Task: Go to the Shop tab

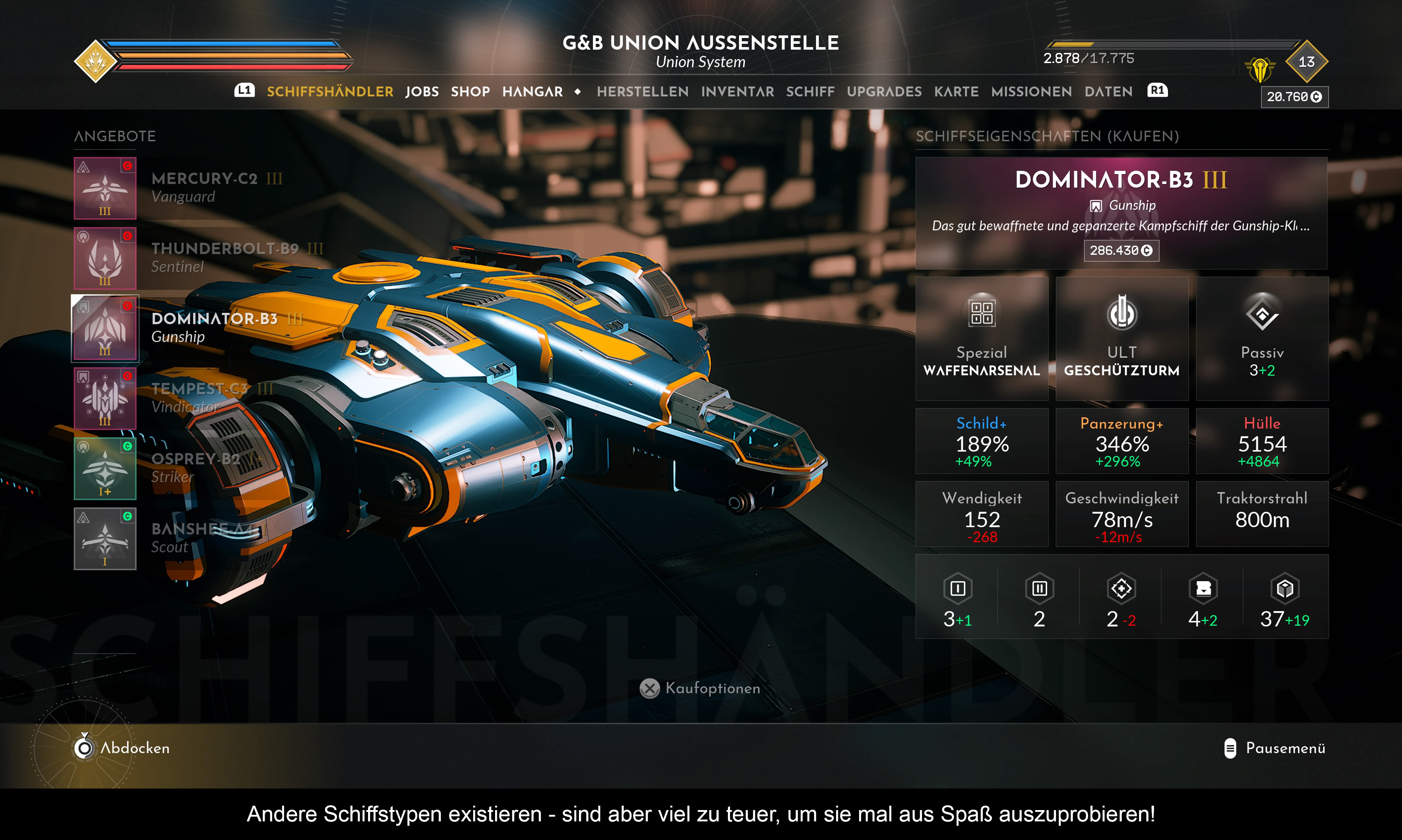Action: point(470,92)
